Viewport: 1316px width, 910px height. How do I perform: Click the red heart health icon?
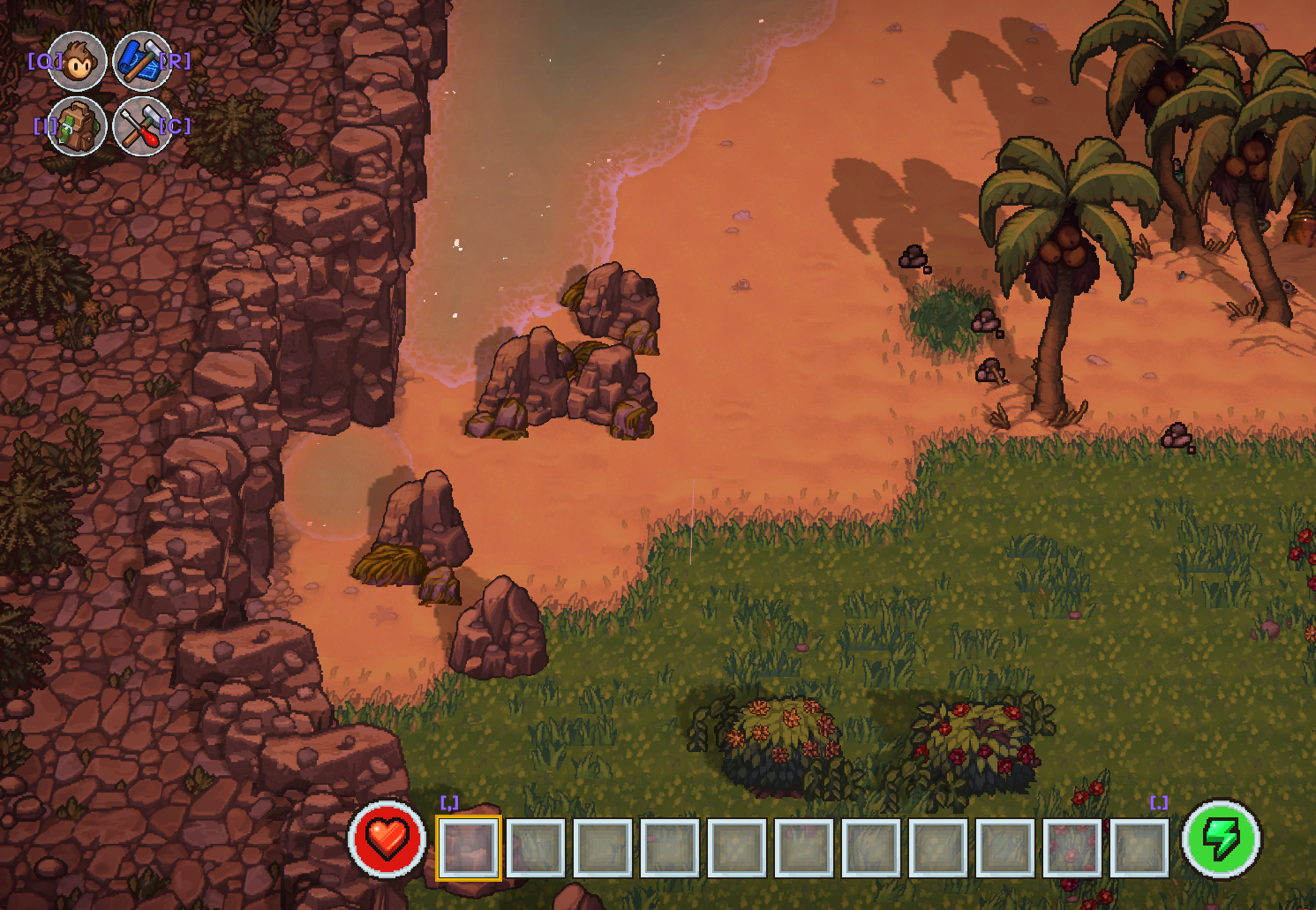387,839
